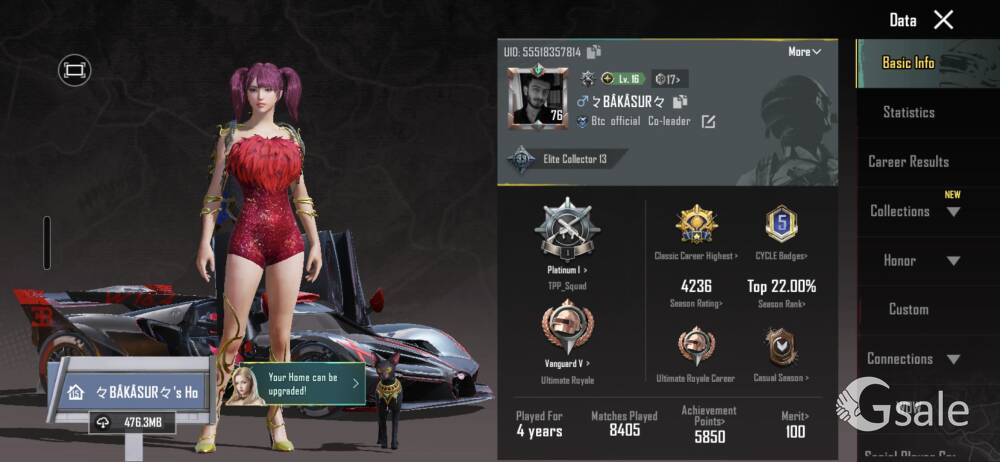The image size is (1000, 462).
Task: Toggle the fullscreen character view icon
Action: (x=74, y=69)
